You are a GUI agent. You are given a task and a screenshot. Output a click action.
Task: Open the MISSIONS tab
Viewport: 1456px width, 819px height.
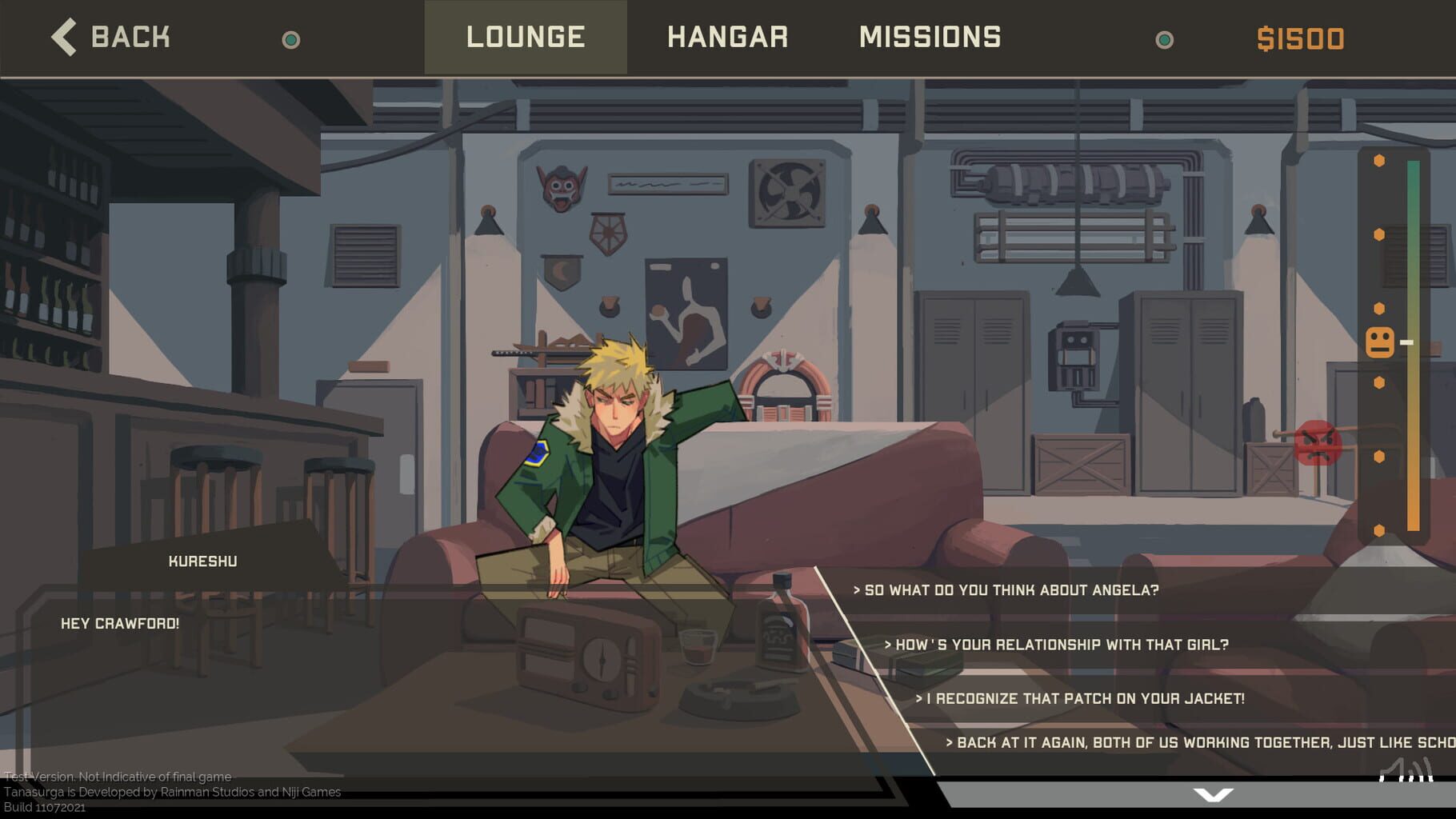[x=930, y=37]
